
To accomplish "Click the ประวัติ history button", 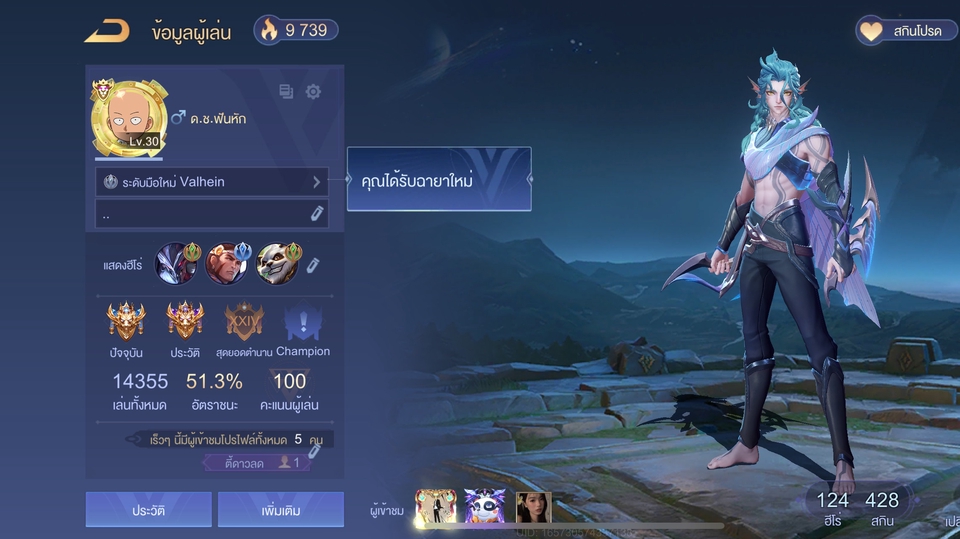I will (148, 510).
